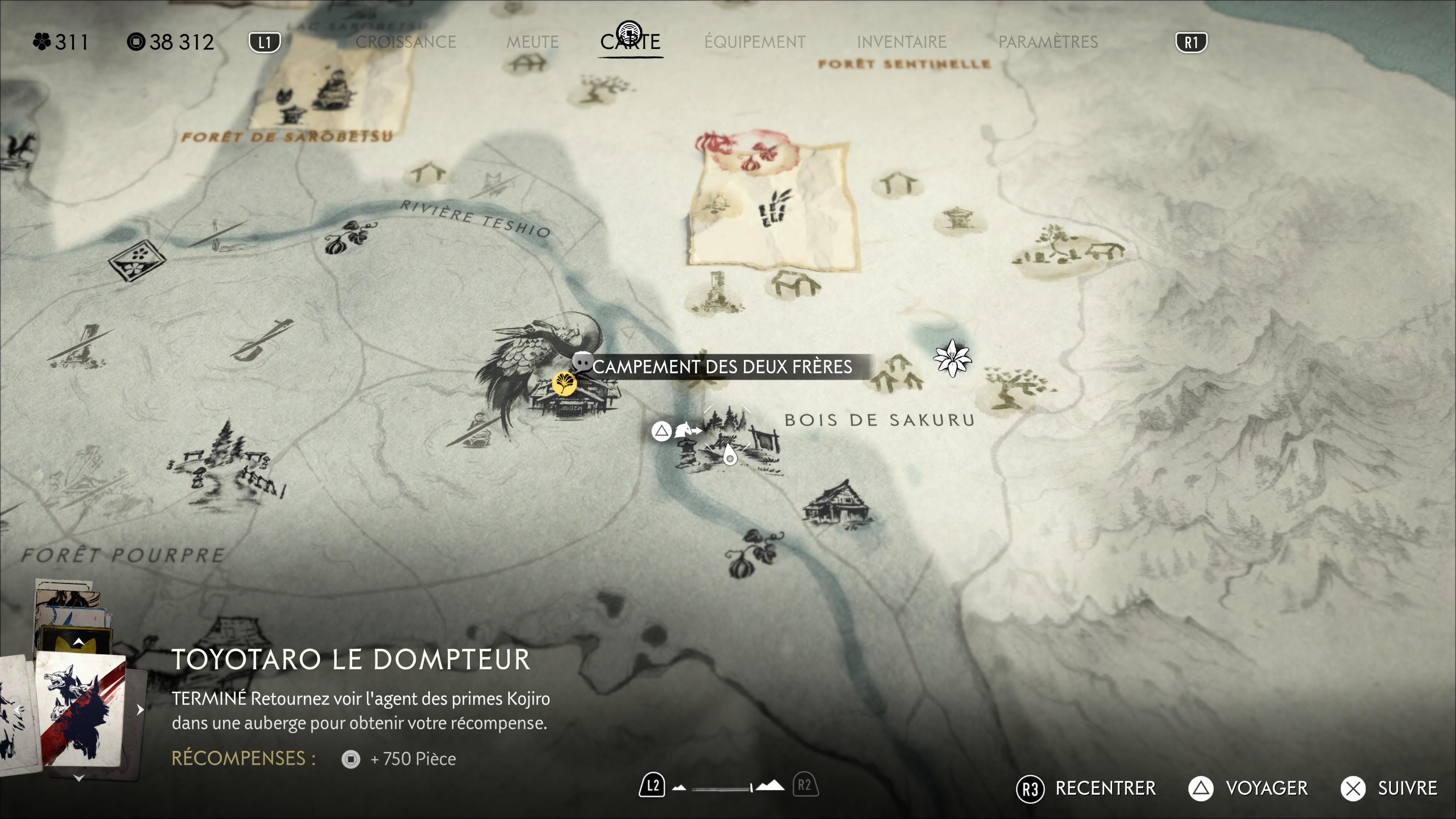This screenshot has width=1456, height=819.
Task: Select the Campement des Deux Frères map label
Action: click(721, 367)
